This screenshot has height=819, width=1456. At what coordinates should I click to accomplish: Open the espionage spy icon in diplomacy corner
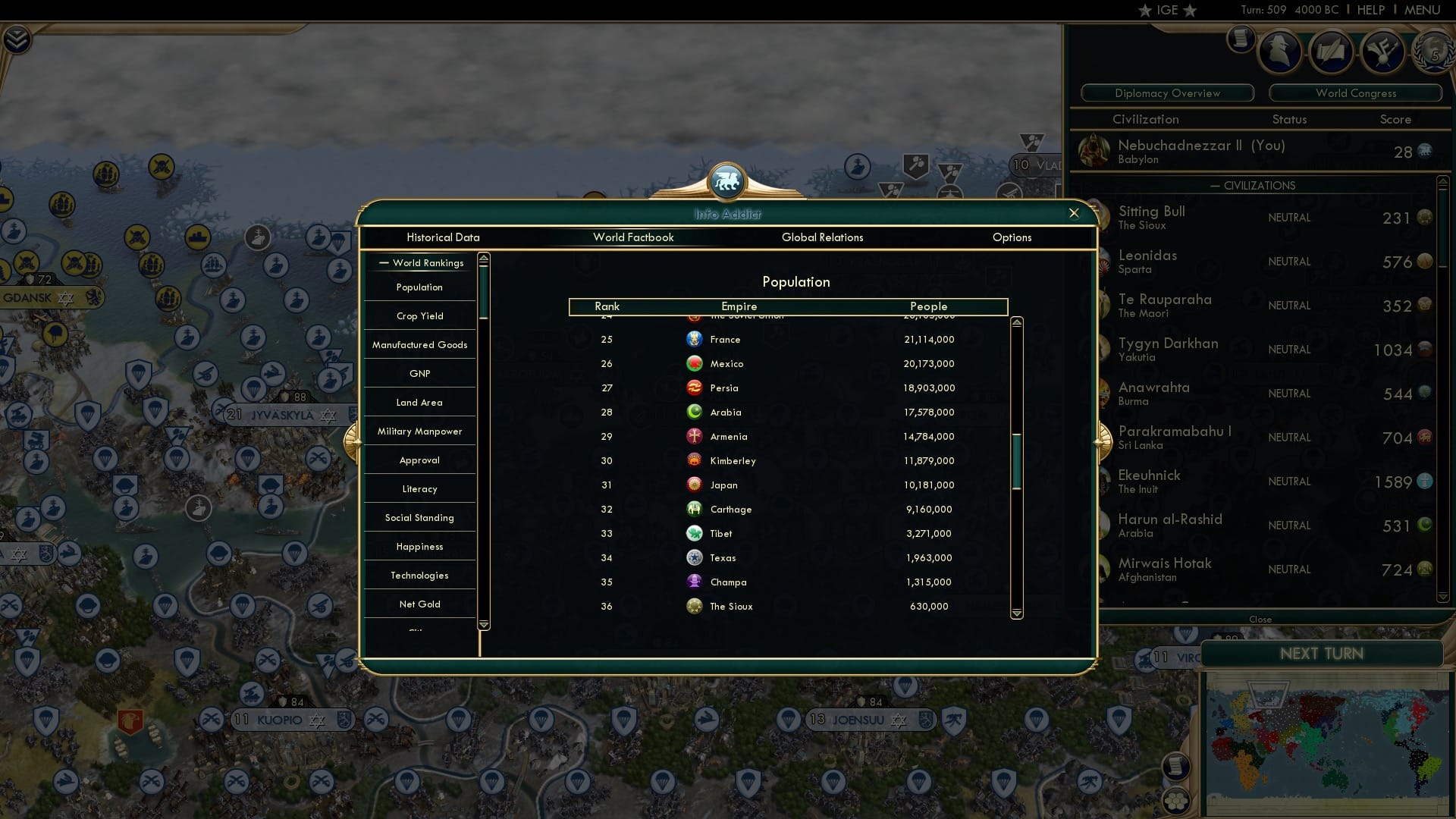(1282, 52)
